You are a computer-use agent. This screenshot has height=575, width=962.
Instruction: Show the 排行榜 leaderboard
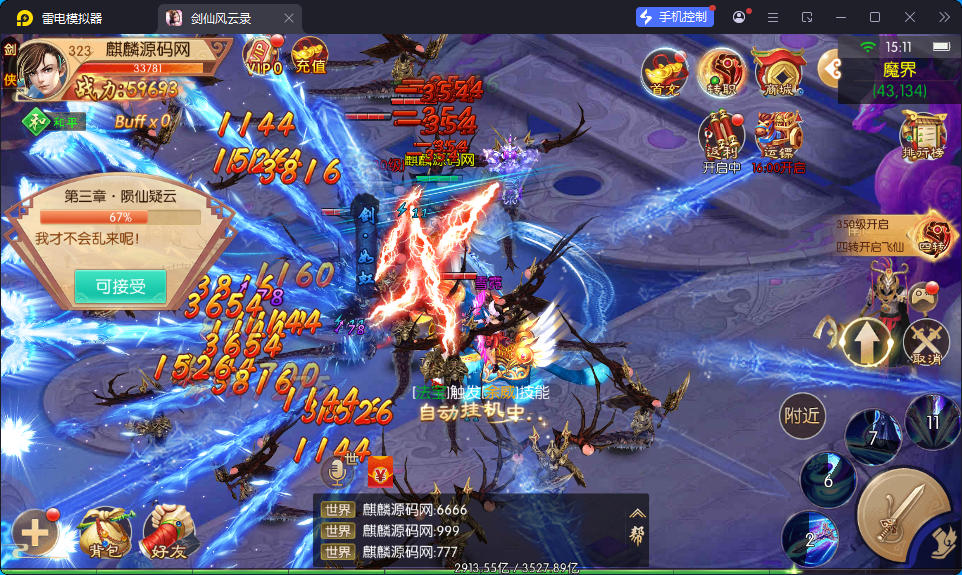tap(922, 133)
